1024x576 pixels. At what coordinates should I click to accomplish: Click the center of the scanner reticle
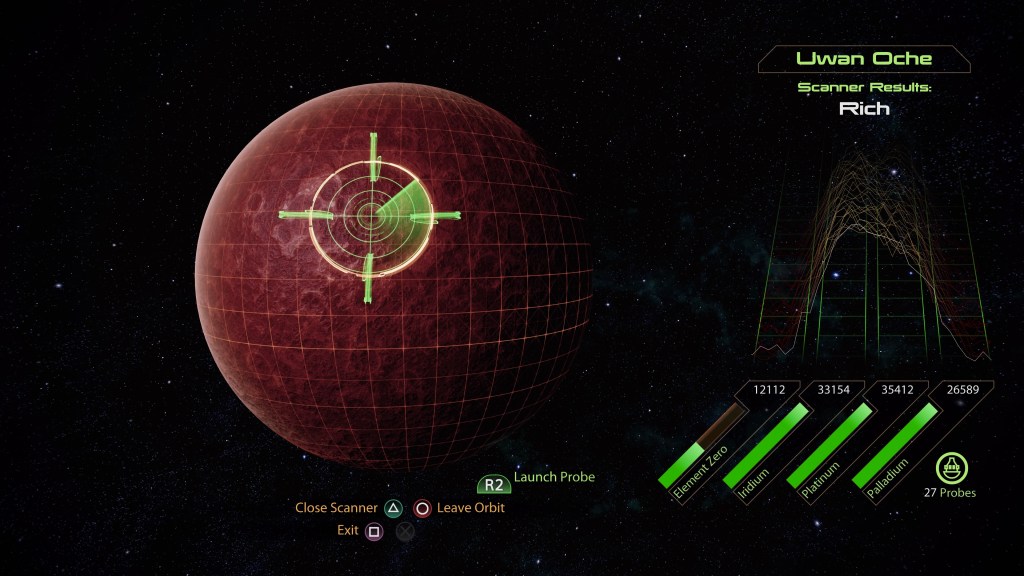[370, 214]
